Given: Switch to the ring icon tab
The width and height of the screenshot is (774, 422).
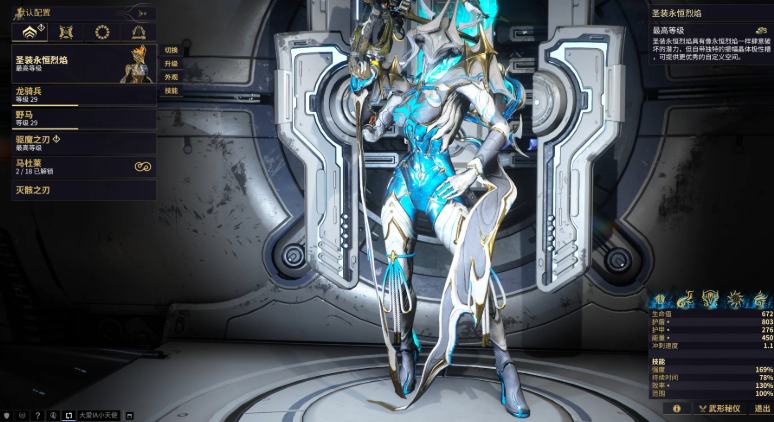Looking at the screenshot, I should pos(101,32).
